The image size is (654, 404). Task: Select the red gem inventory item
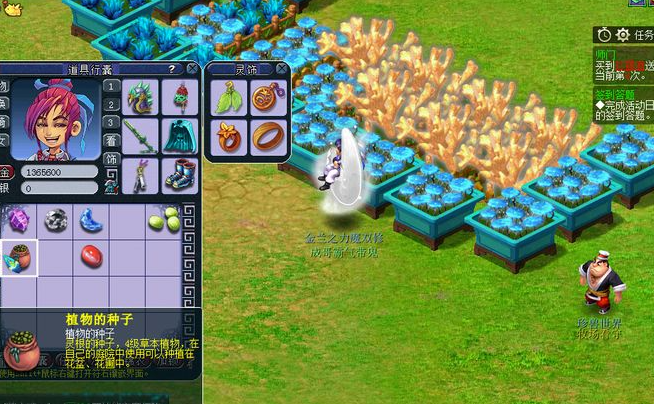coord(90,255)
